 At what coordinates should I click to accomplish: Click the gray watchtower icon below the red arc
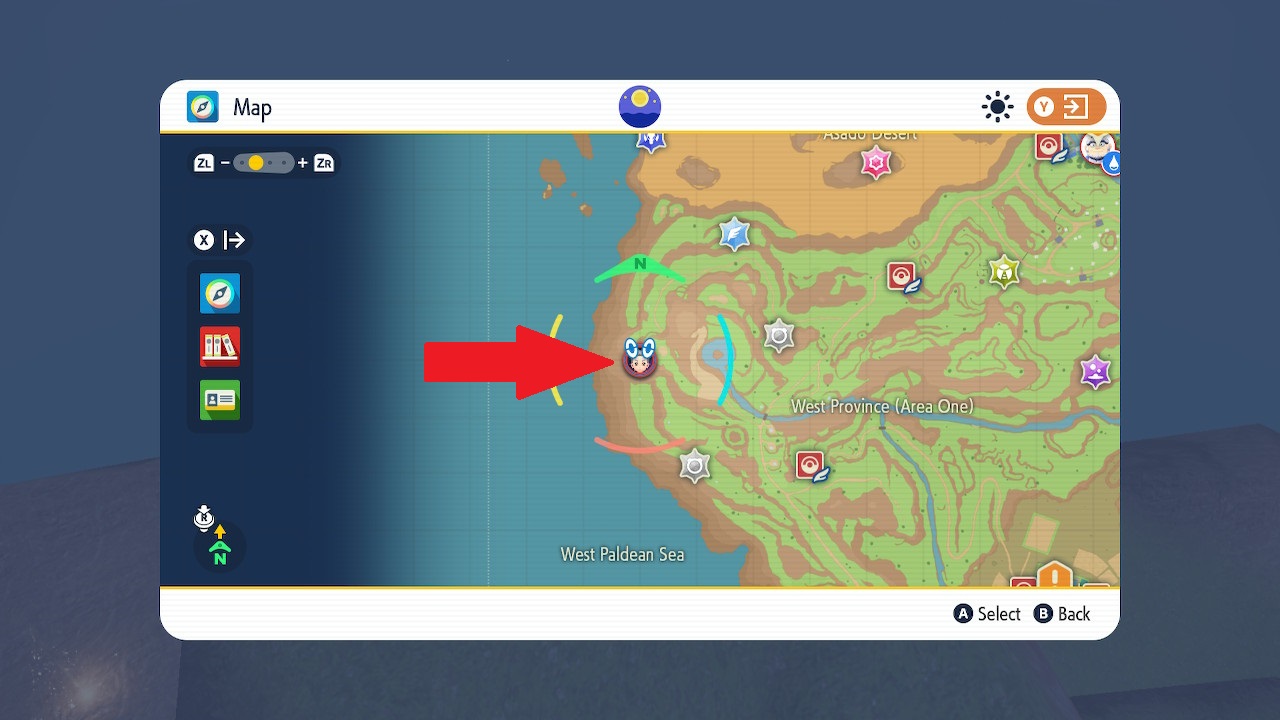(x=695, y=466)
